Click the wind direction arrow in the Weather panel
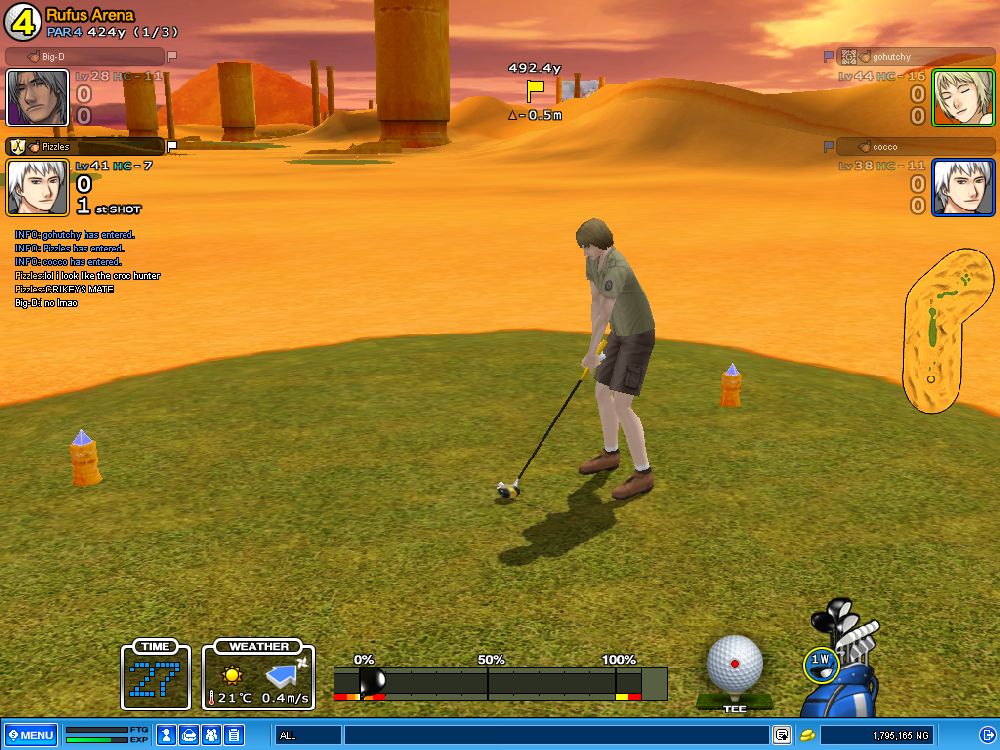1000x750 pixels. pyautogui.click(x=284, y=675)
